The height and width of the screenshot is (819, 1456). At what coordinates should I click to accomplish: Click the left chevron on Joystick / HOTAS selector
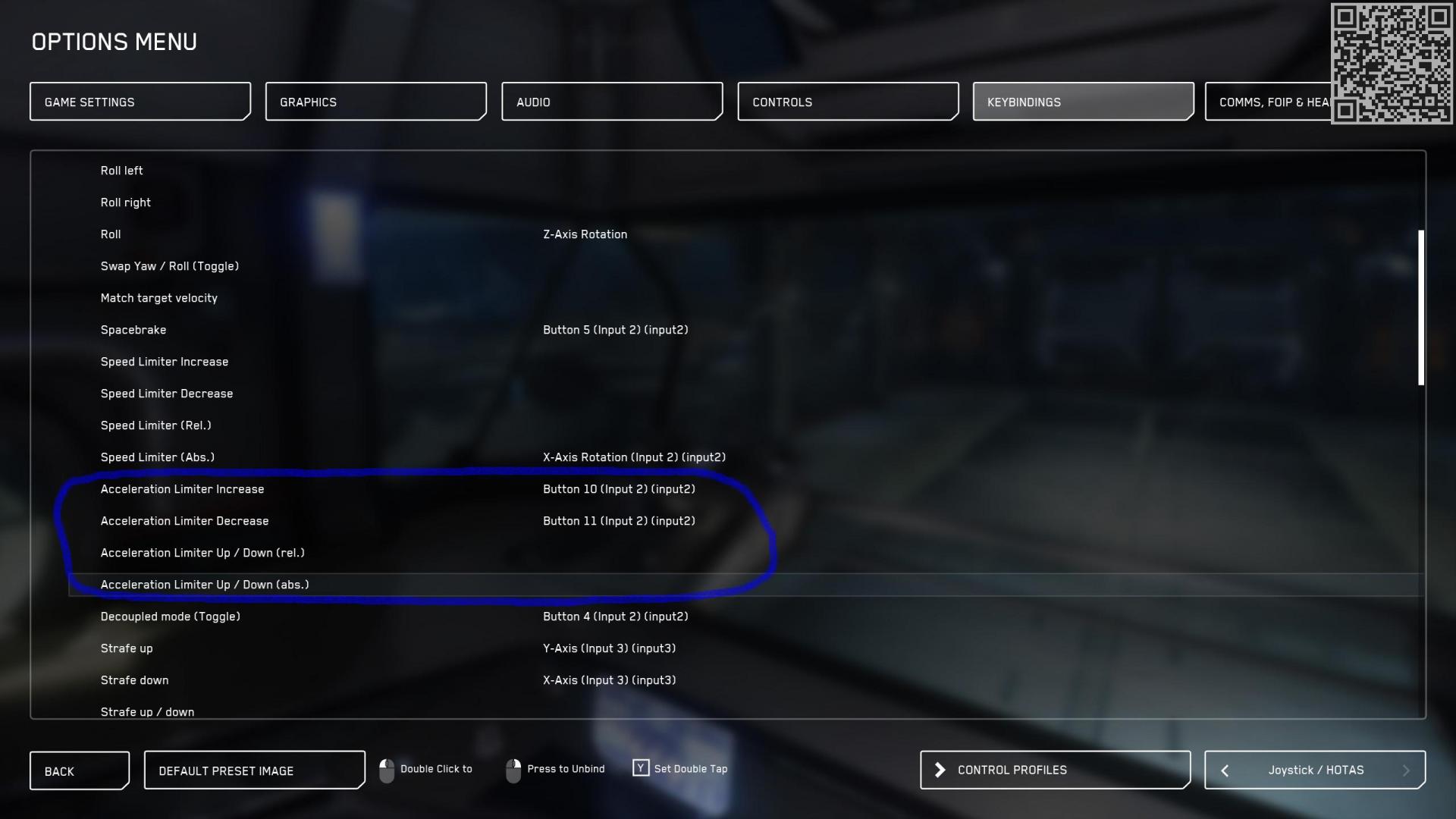[1224, 770]
